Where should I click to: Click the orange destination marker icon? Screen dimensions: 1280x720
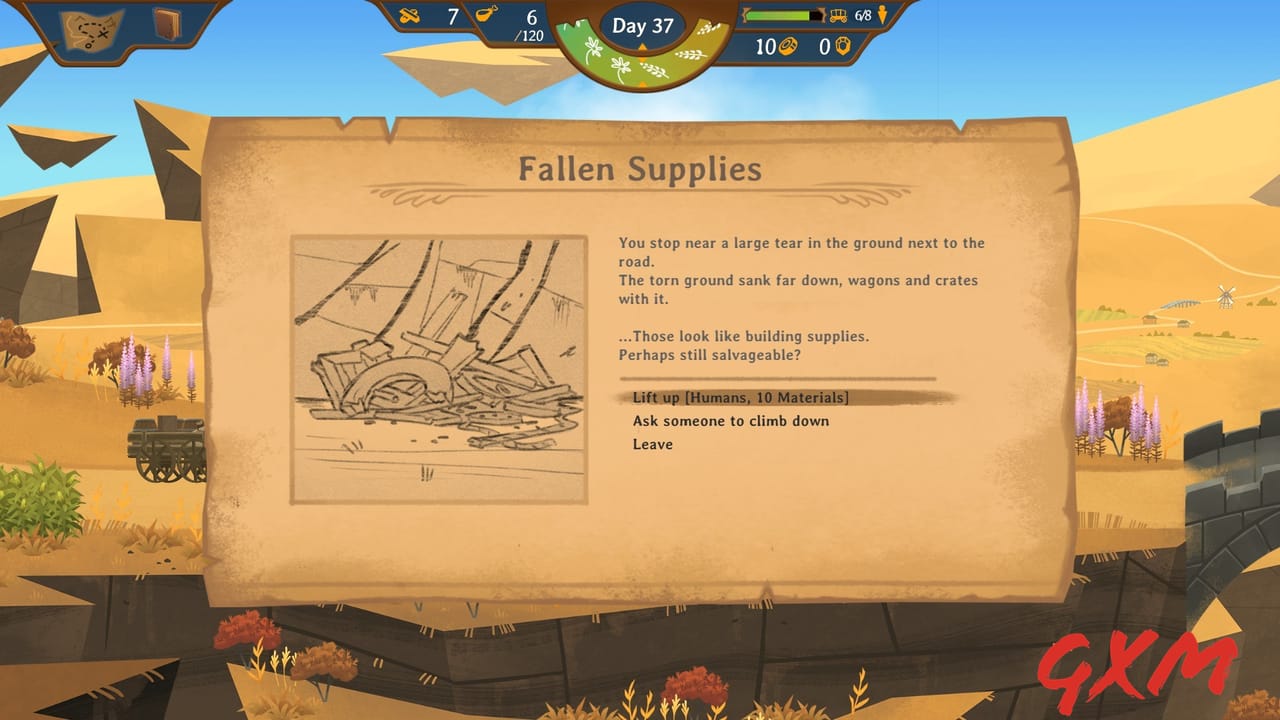click(882, 17)
